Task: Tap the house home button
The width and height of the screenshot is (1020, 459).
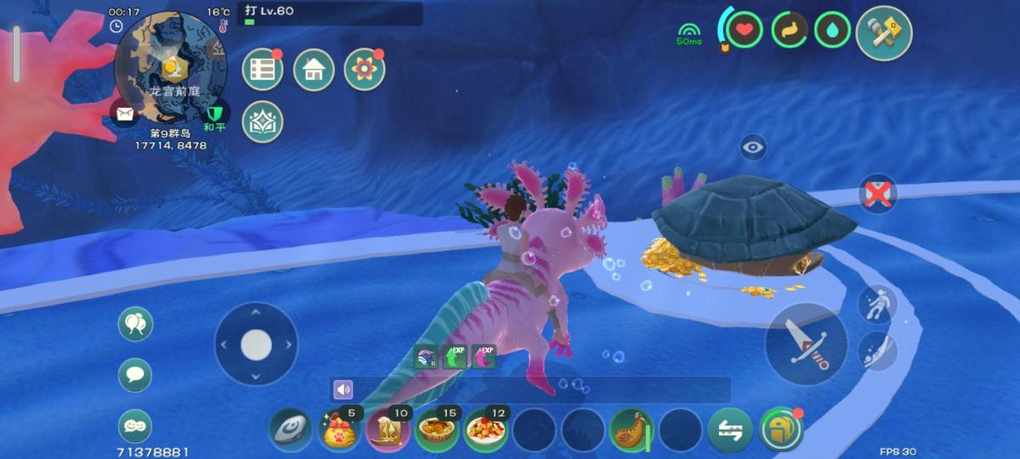Action: tap(313, 69)
